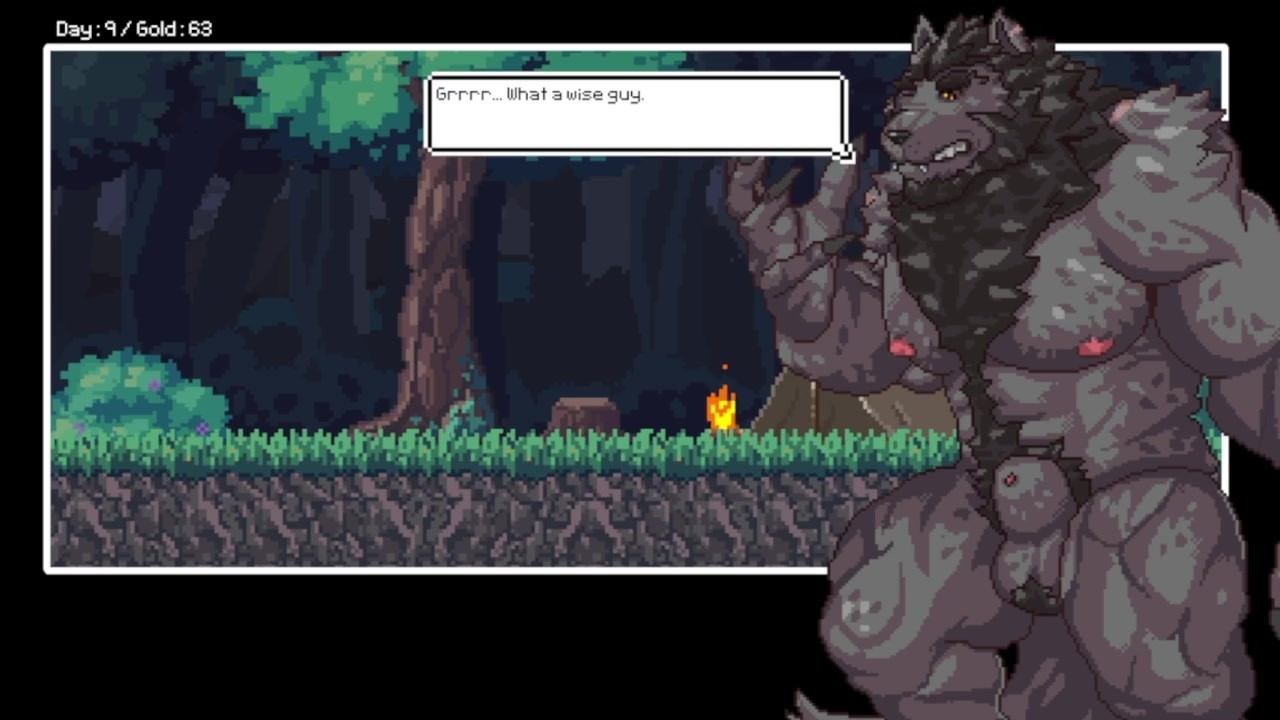The image size is (1280, 720).
Task: Click the dialogue text to advance conversation
Action: point(540,94)
